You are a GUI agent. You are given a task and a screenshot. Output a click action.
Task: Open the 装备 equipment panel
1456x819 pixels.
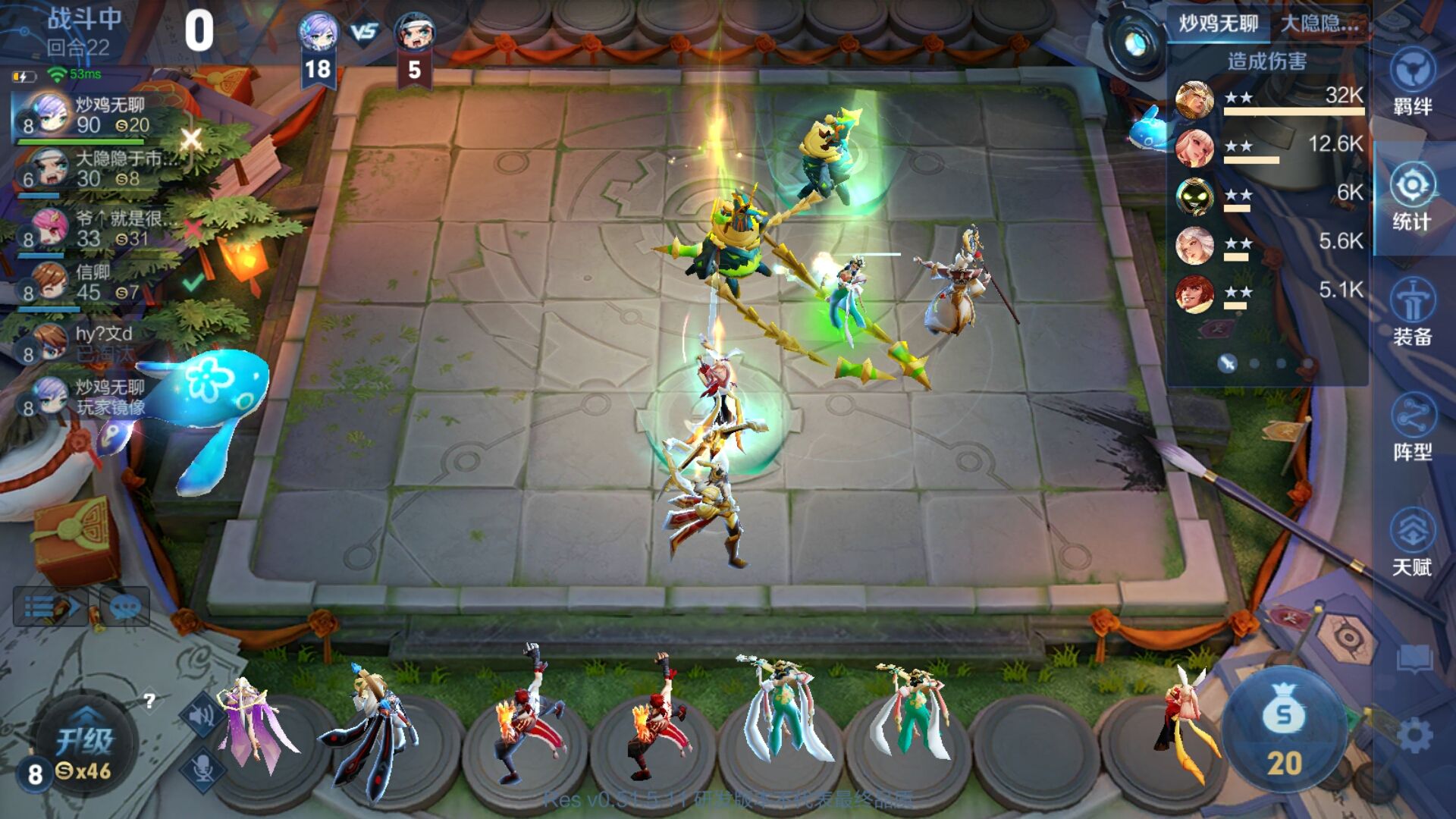[1411, 312]
